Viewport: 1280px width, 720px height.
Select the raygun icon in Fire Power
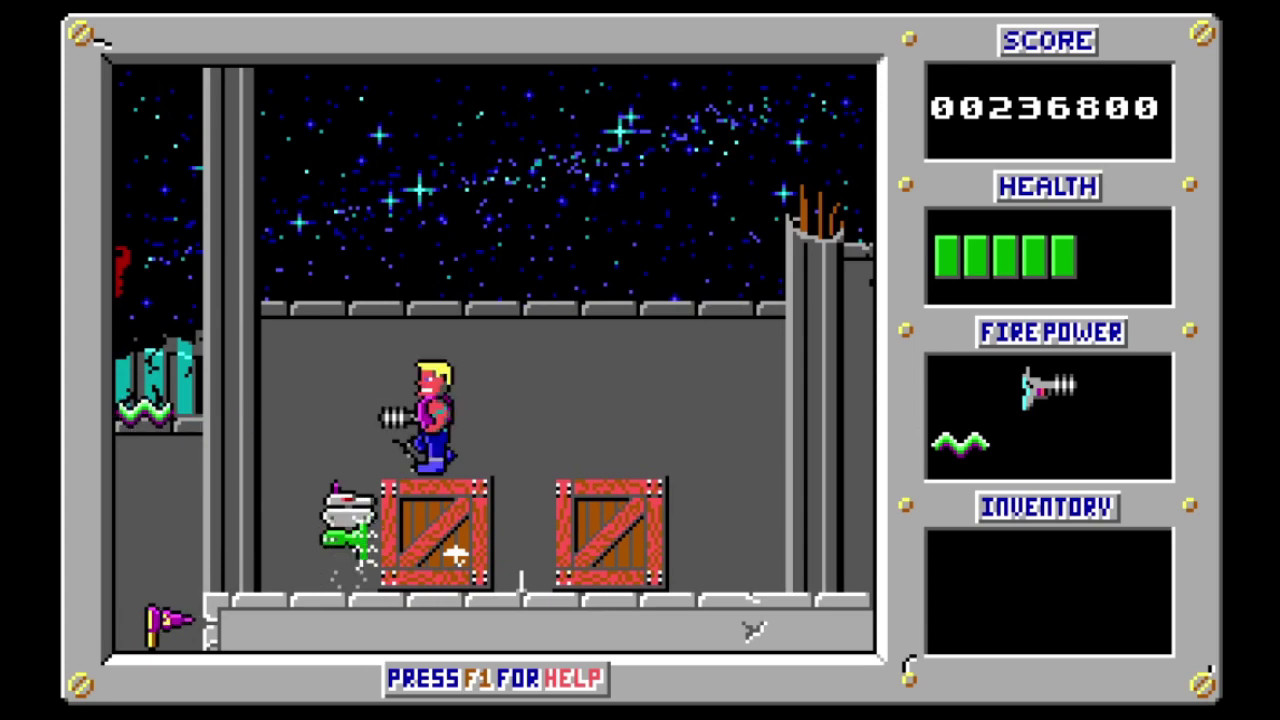point(1047,387)
